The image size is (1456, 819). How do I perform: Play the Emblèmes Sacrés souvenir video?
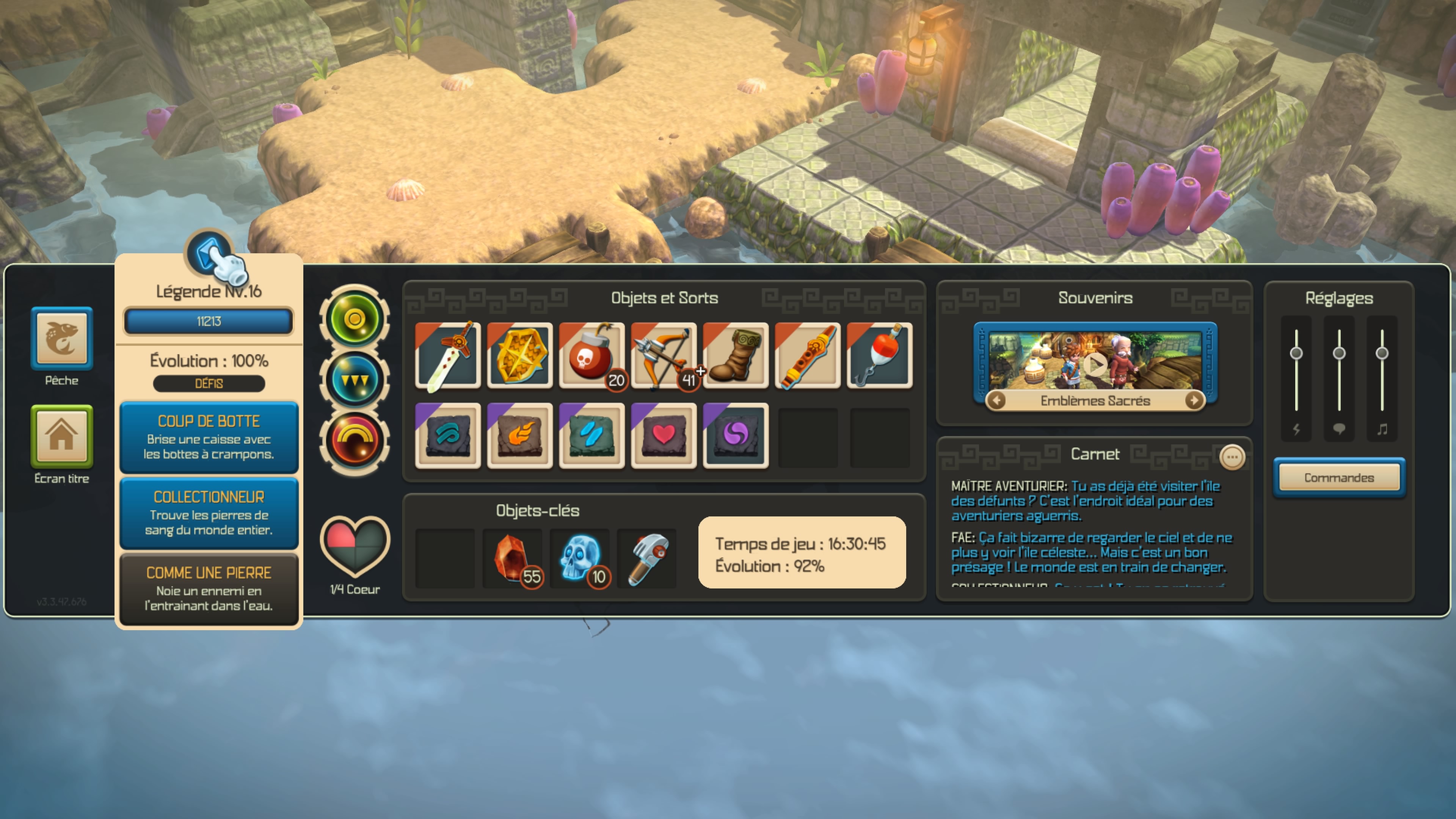[x=1095, y=364]
